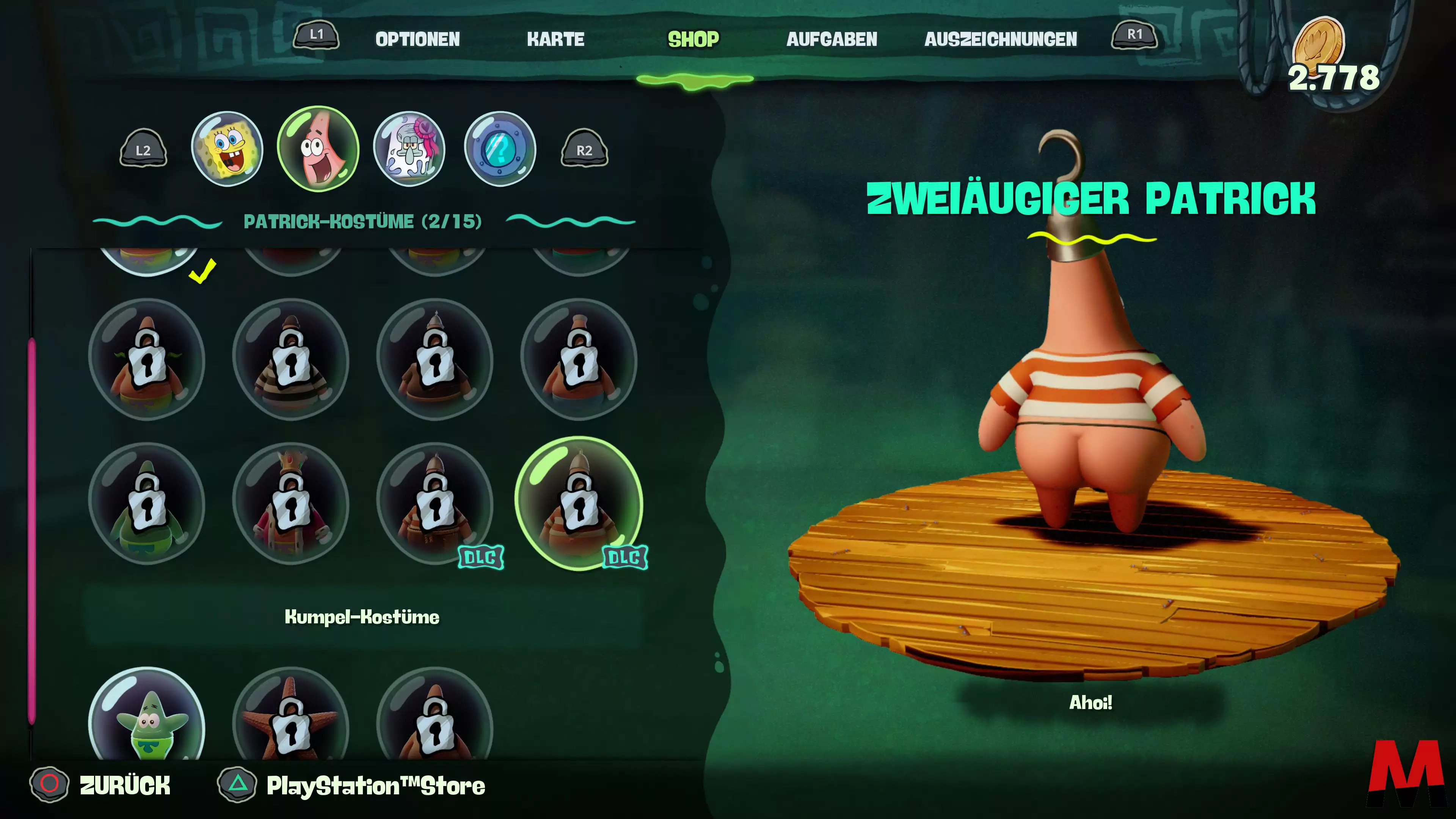
Task: Open the question mark porthole category
Action: [x=500, y=149]
